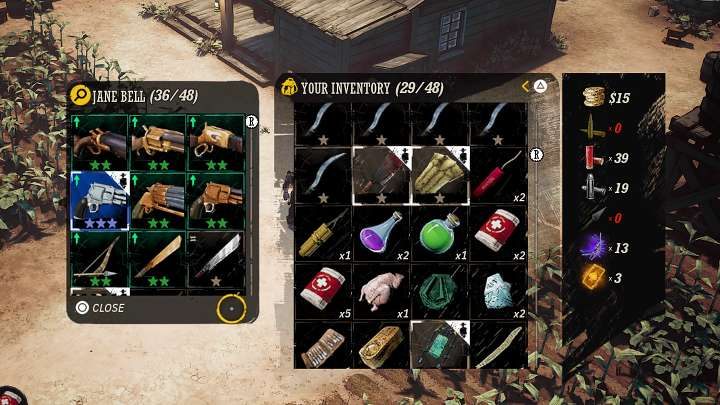
Task: Click the Jane Bell magnifier search icon
Action: click(x=80, y=95)
